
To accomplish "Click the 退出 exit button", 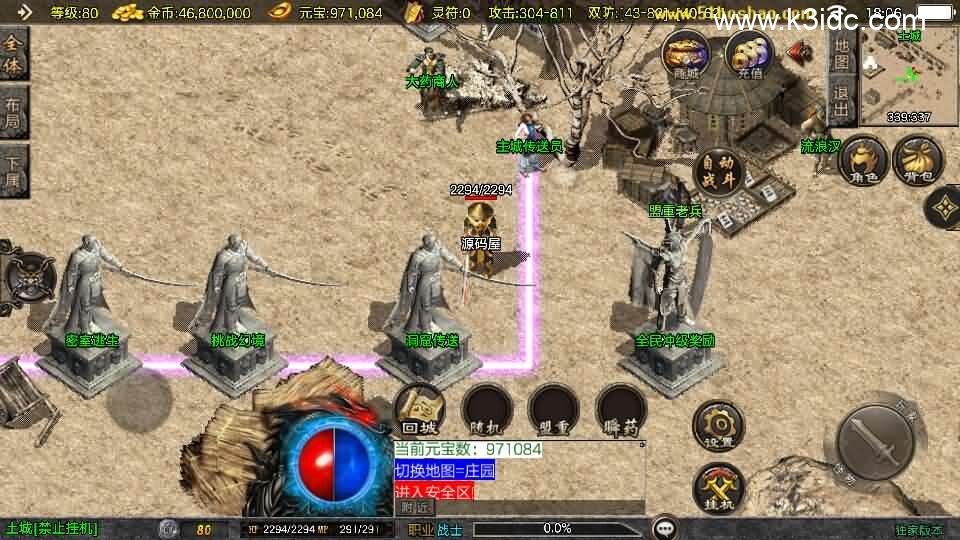I will click(x=842, y=101).
